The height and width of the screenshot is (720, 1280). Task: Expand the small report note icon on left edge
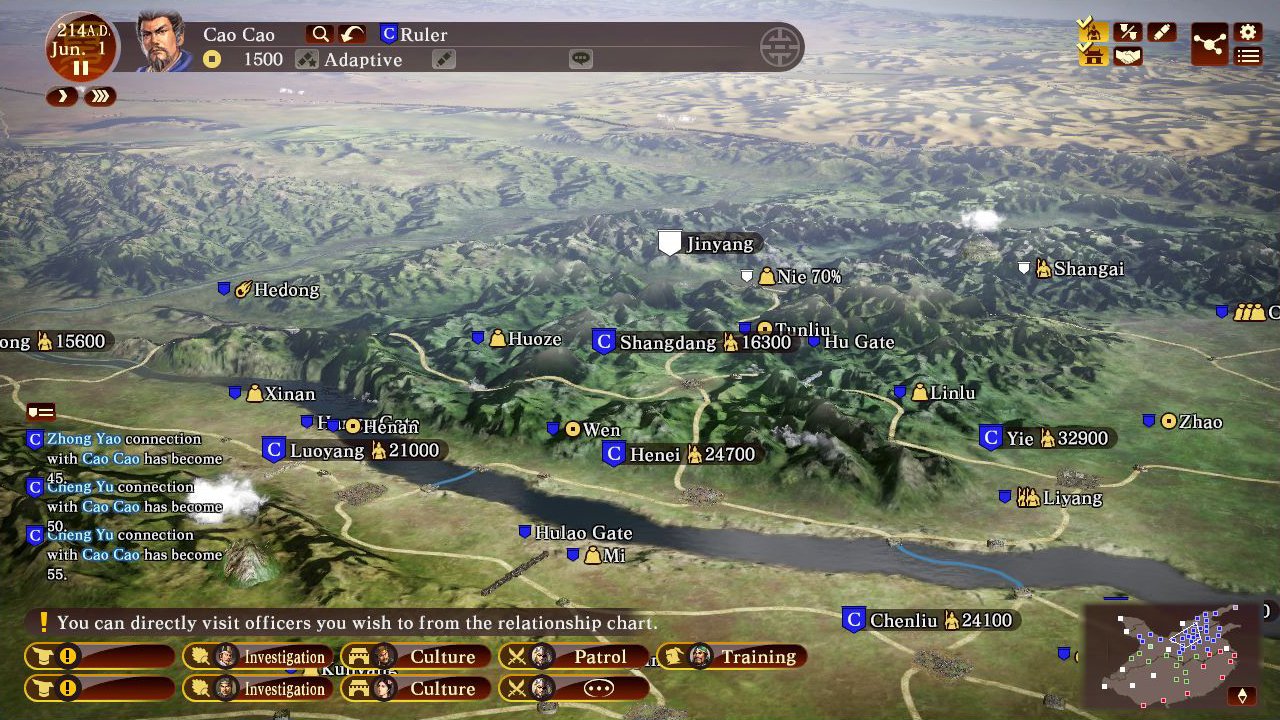point(40,410)
